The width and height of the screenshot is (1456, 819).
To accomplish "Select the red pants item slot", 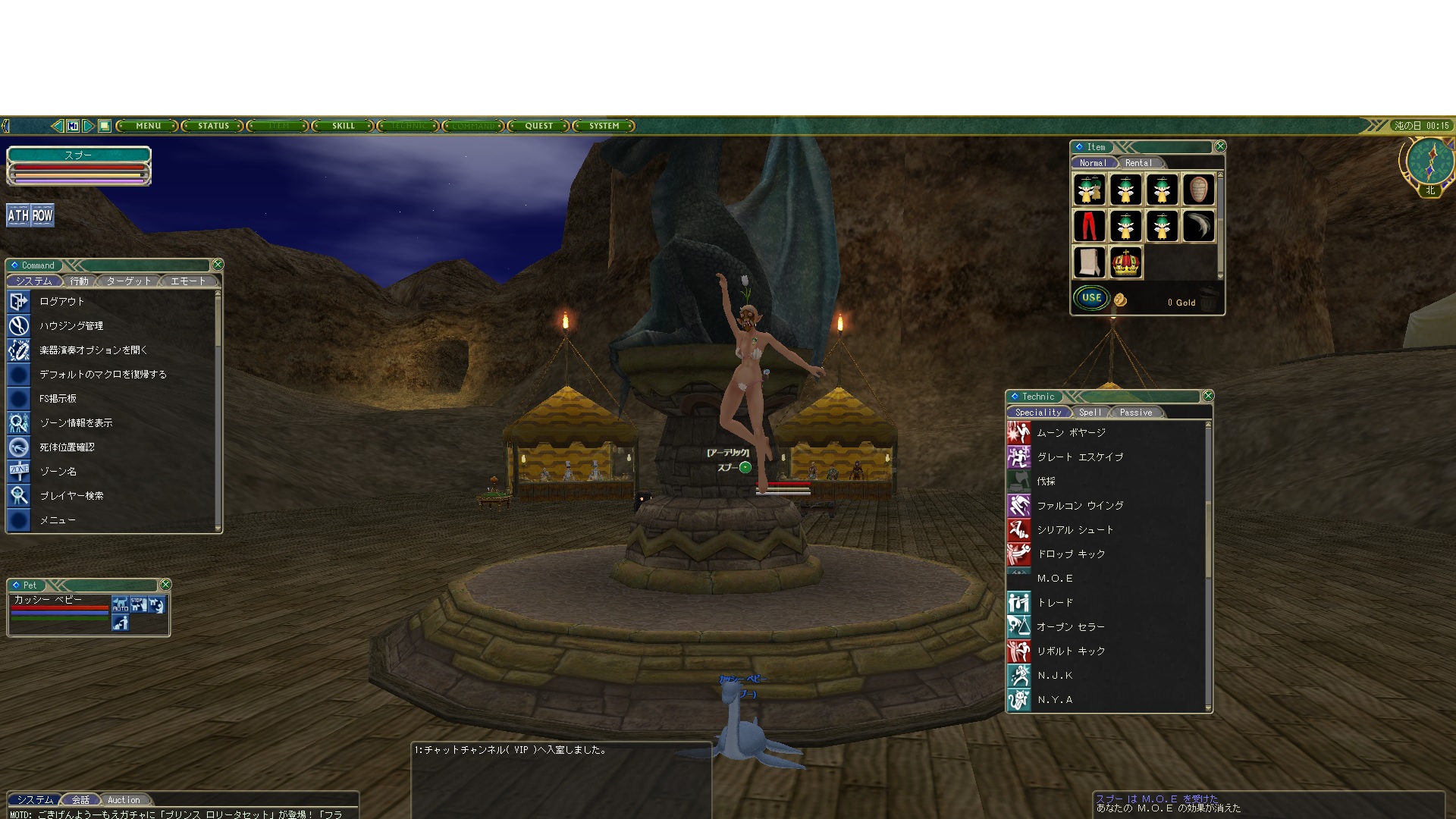I will click(x=1089, y=226).
